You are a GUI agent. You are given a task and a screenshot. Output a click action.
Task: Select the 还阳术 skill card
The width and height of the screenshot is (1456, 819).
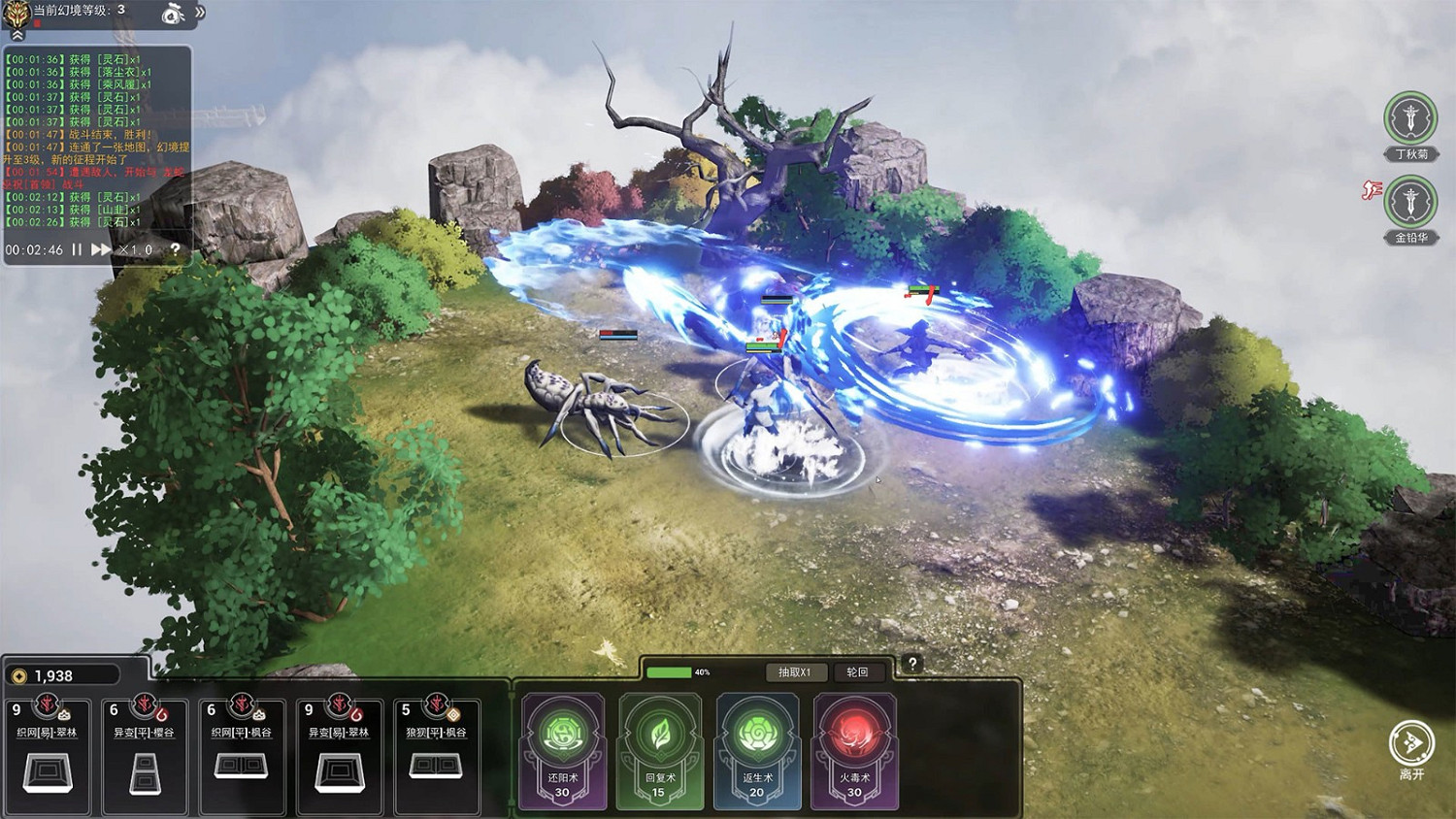(x=563, y=747)
